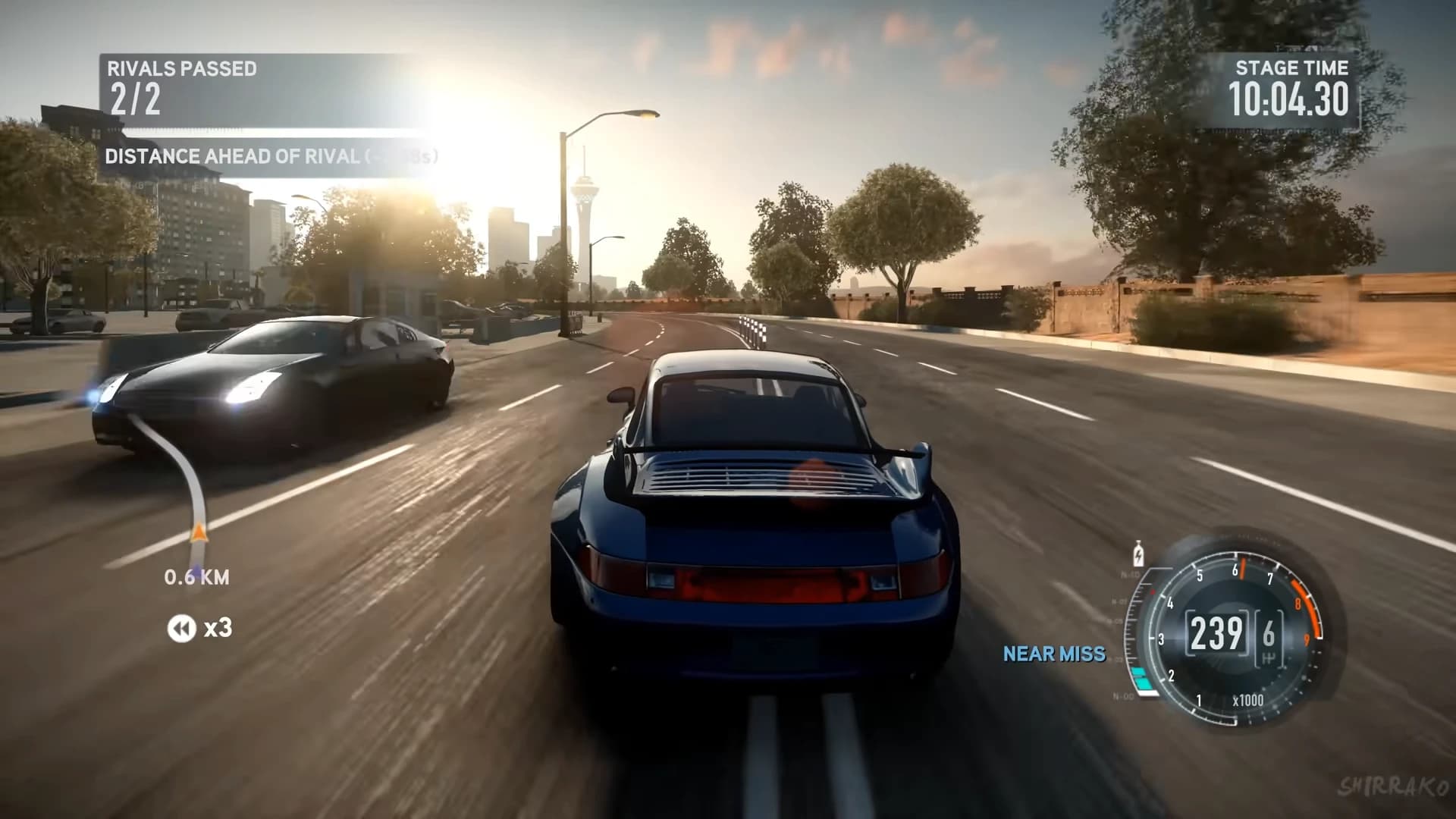Screen dimensions: 1456x819
Task: Toggle the NEAR MISS notification
Action: point(1055,655)
